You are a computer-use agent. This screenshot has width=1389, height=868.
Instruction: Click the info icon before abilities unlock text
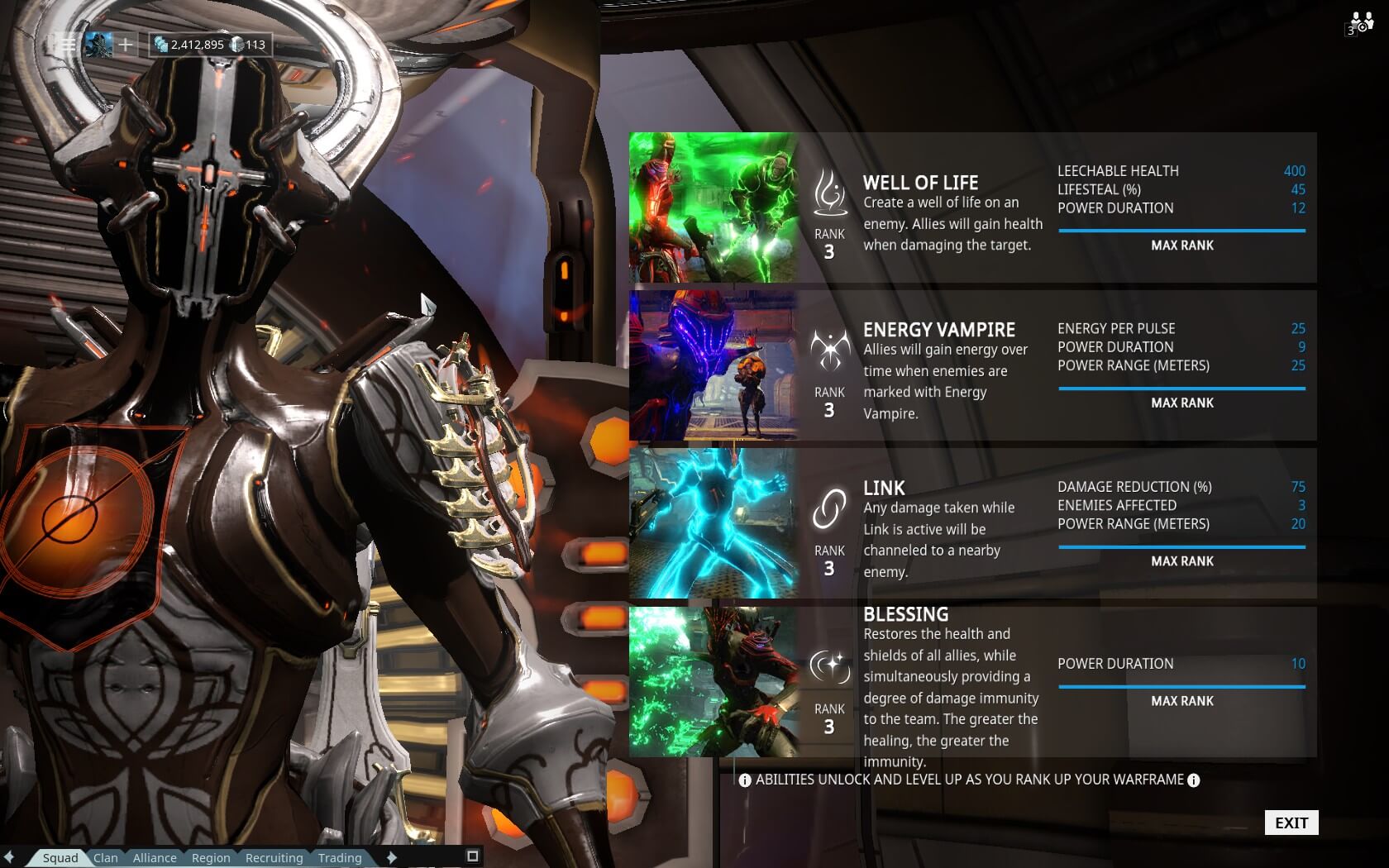coord(745,779)
